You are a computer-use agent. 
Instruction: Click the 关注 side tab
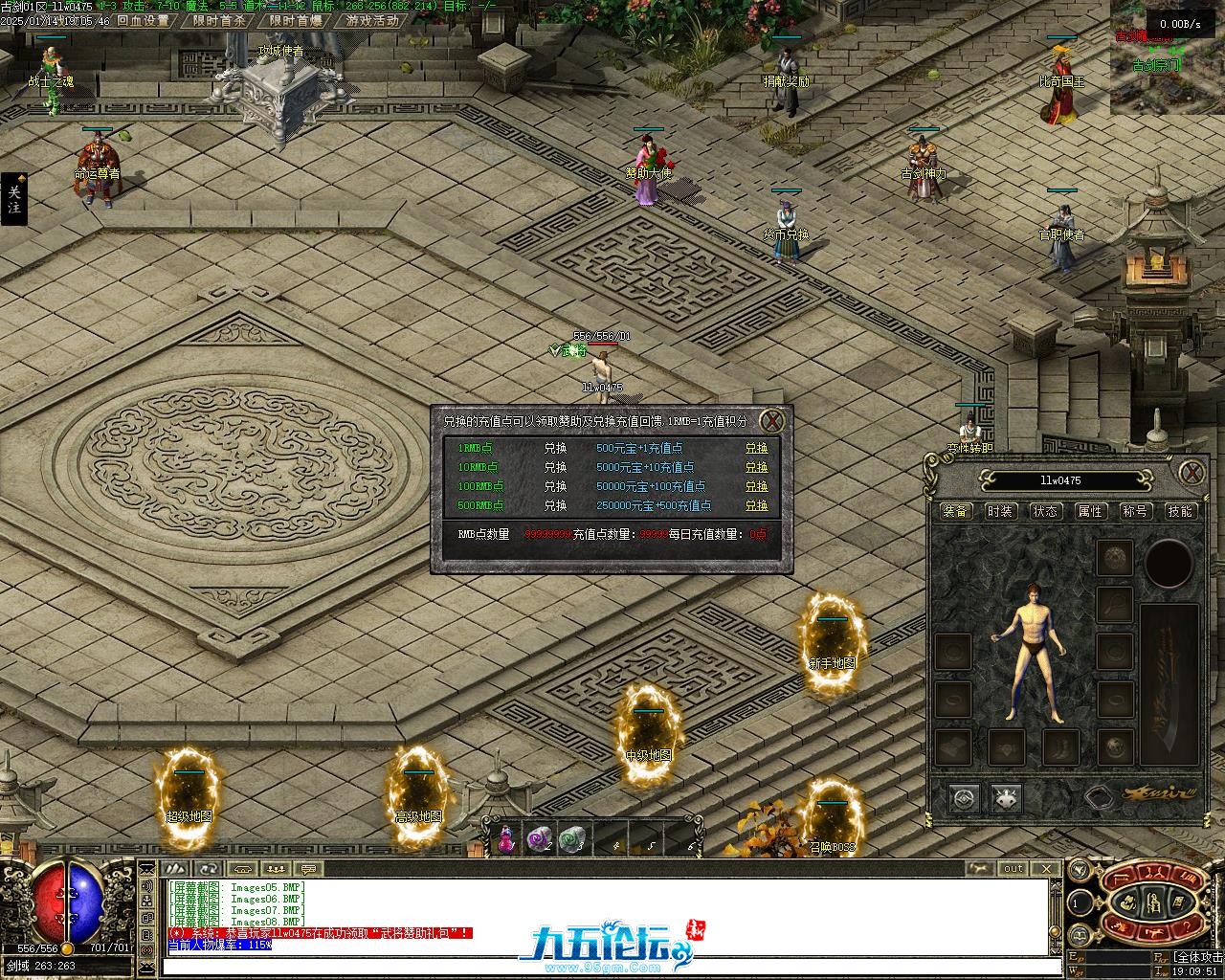(x=13, y=199)
